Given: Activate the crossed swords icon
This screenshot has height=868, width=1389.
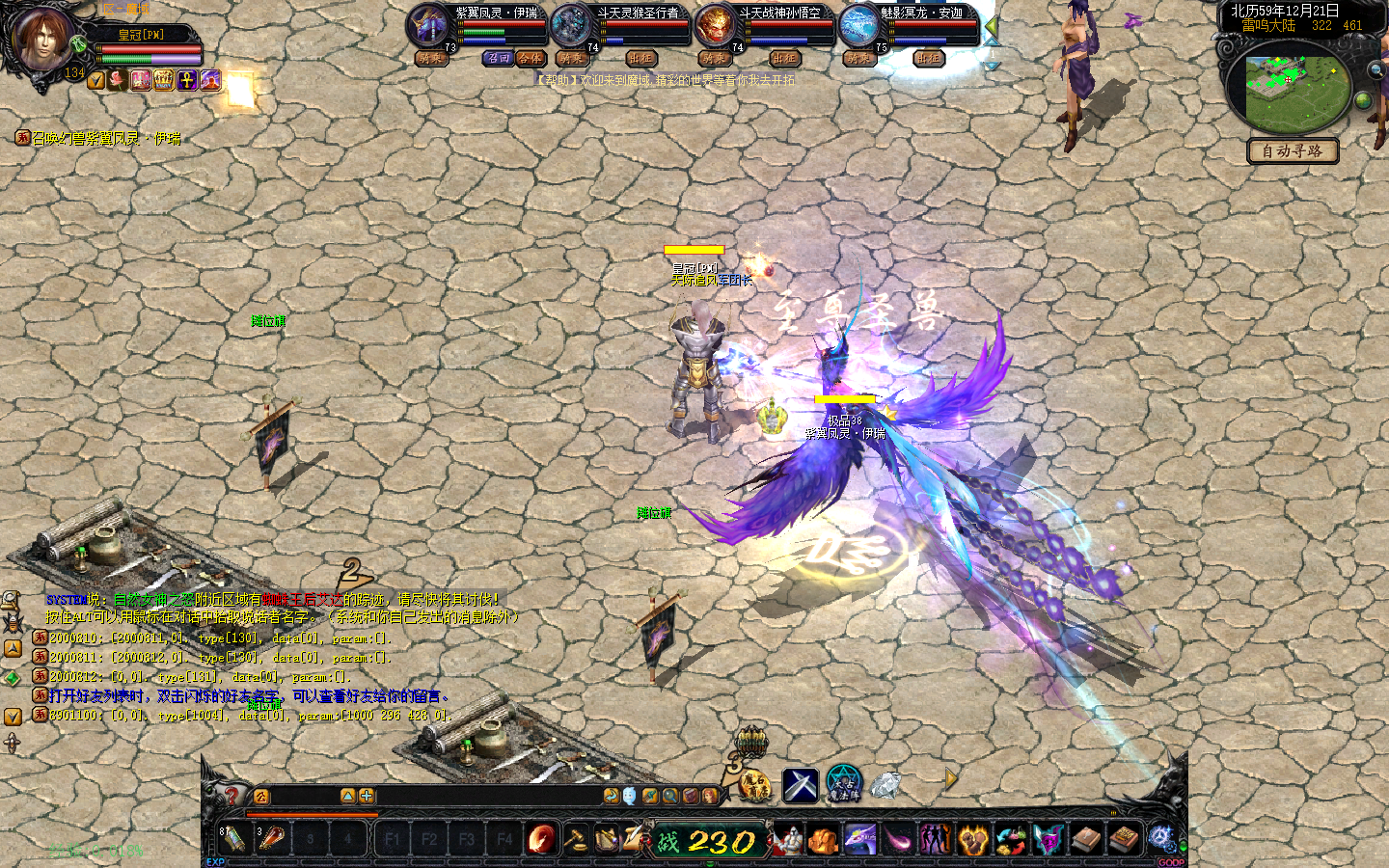Looking at the screenshot, I should (800, 785).
